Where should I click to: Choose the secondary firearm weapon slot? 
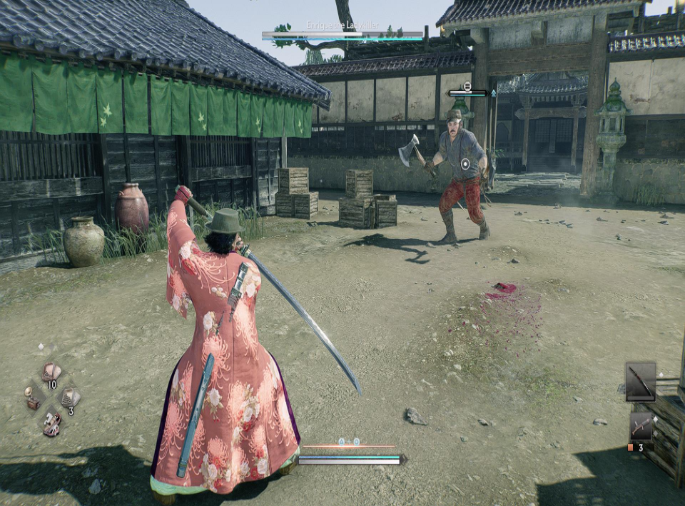[x=640, y=426]
